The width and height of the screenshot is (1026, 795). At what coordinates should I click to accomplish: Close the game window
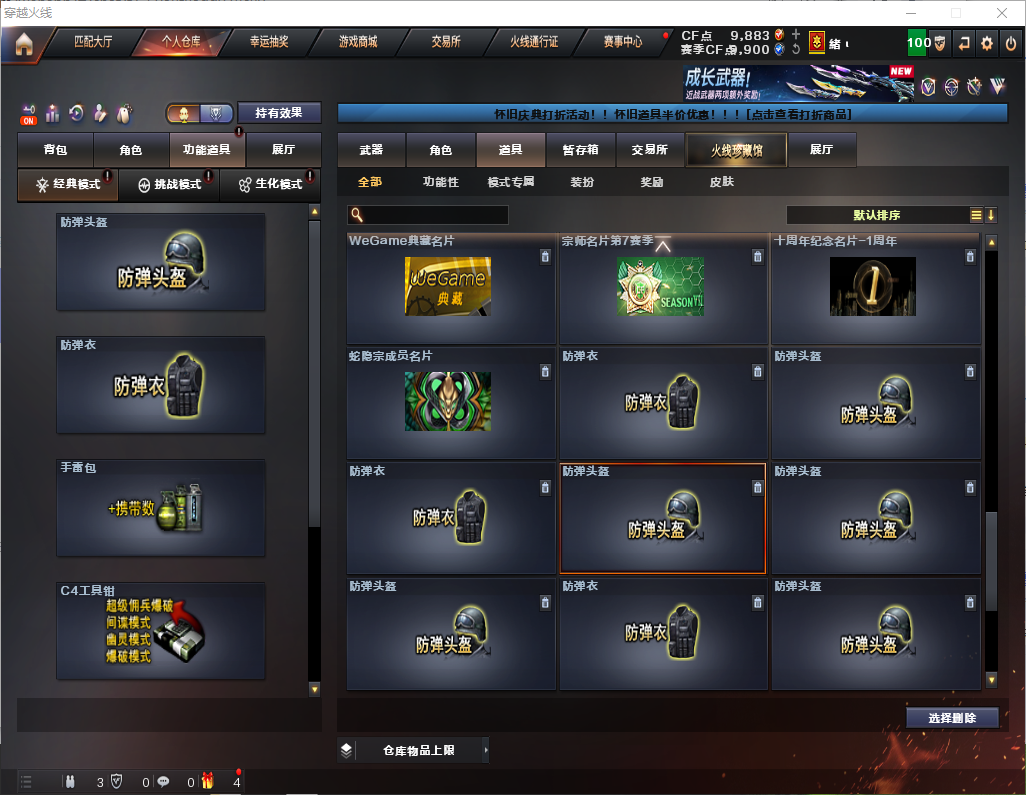click(x=1001, y=13)
